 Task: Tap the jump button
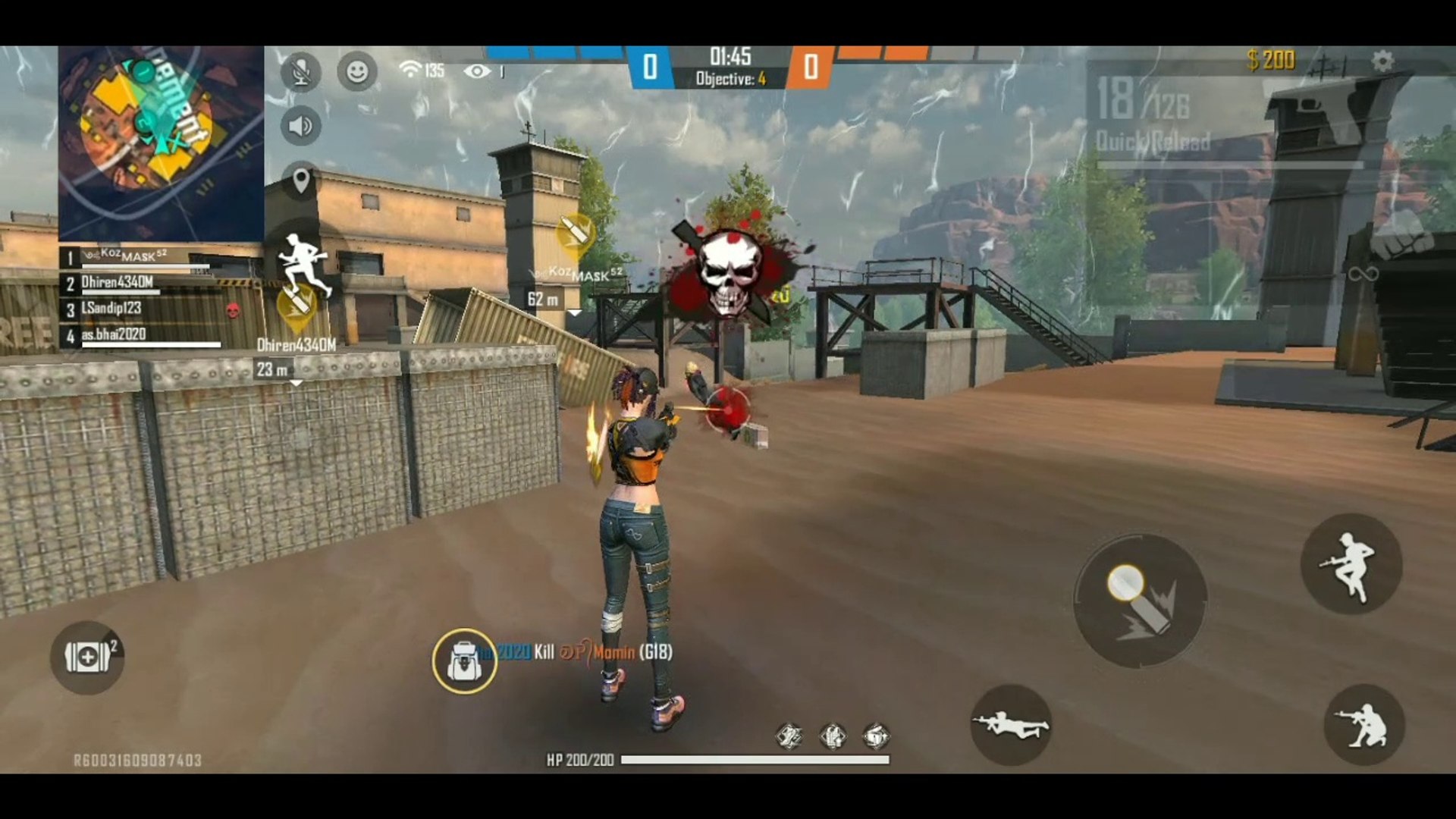click(x=1351, y=564)
